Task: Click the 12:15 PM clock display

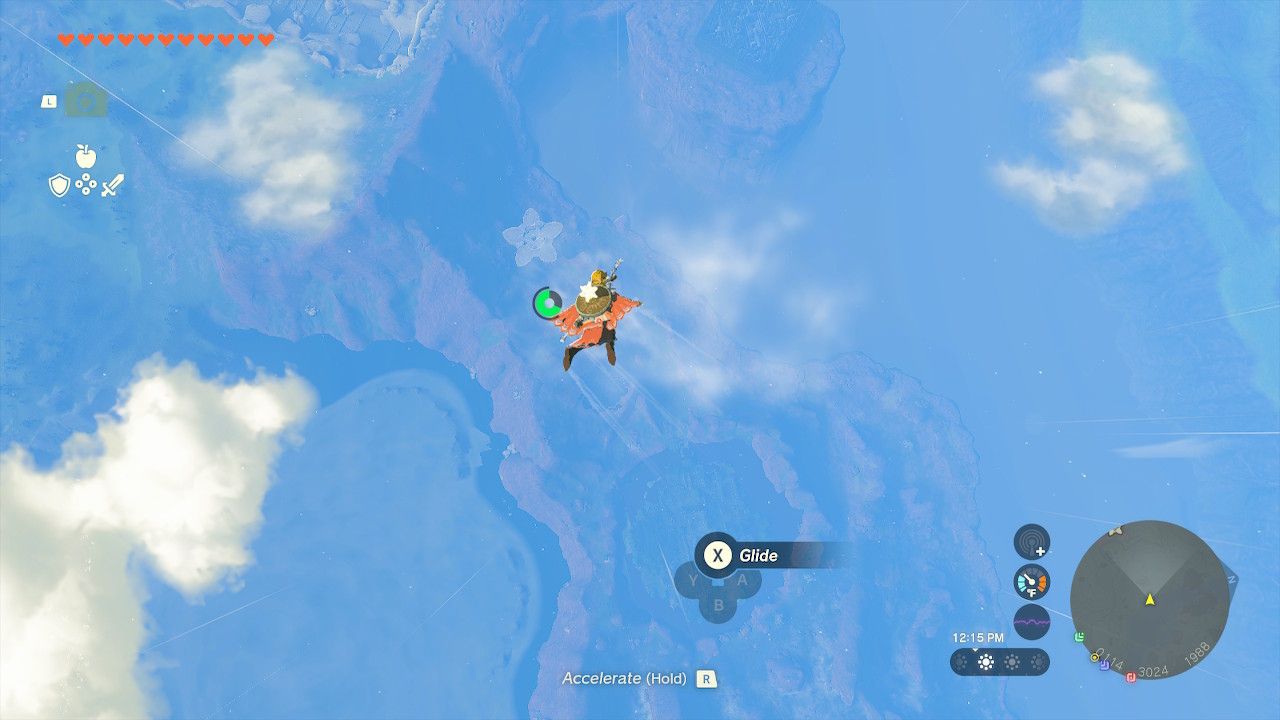Action: coord(979,637)
